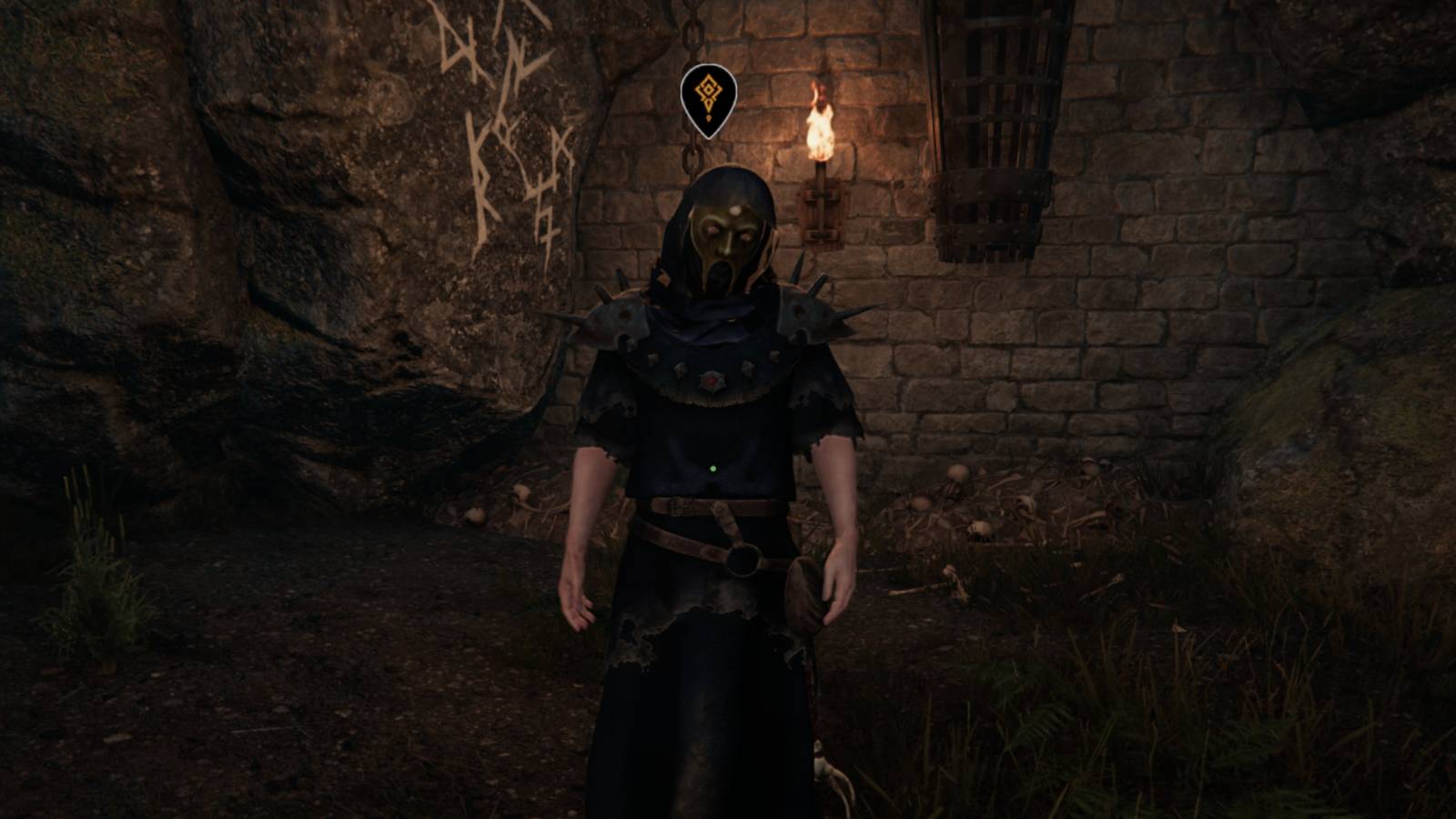The image size is (1456, 819).
Task: Click the burning wall torch
Action: [822, 182]
